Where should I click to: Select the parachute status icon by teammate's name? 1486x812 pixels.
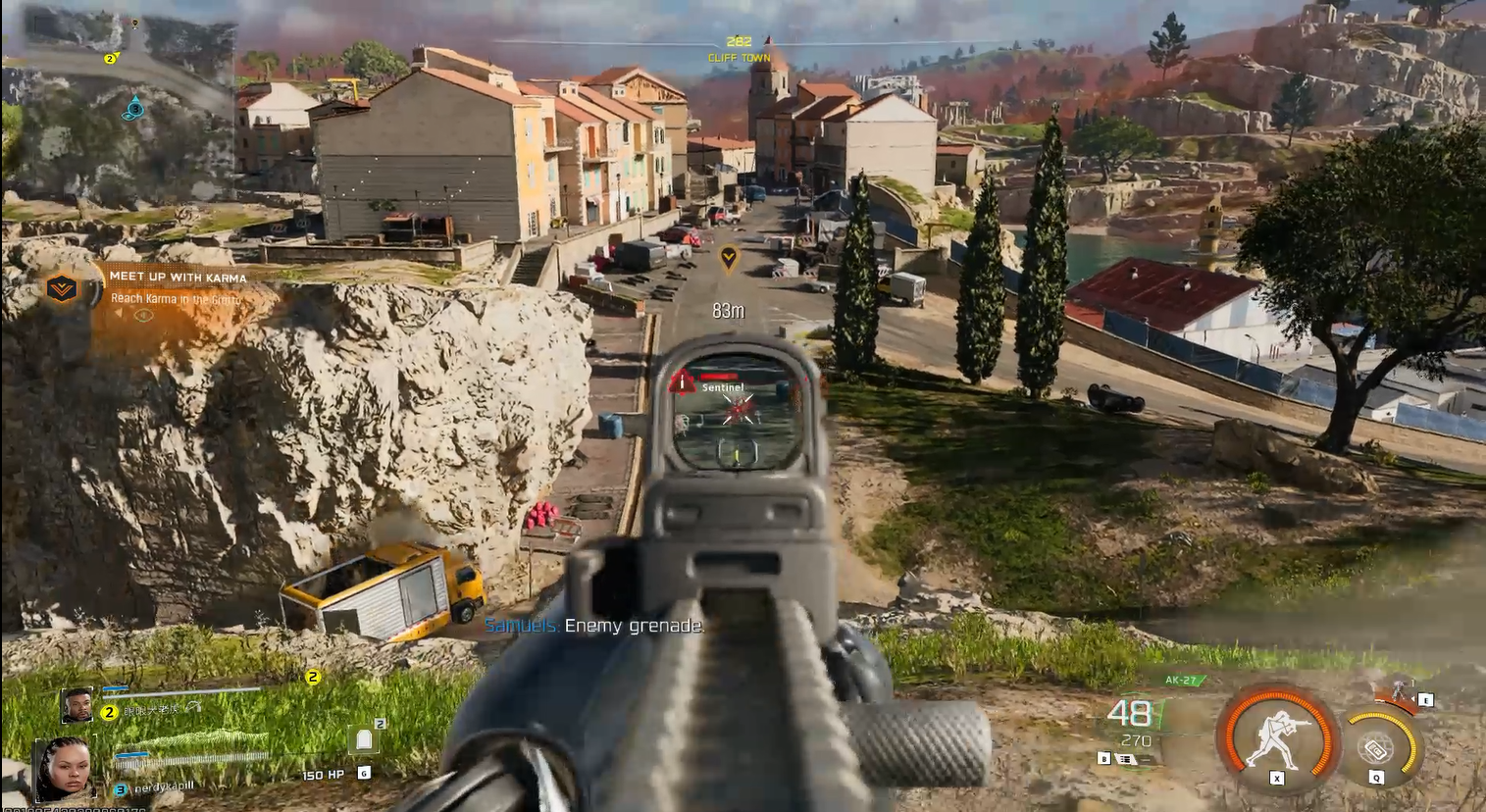[x=192, y=708]
